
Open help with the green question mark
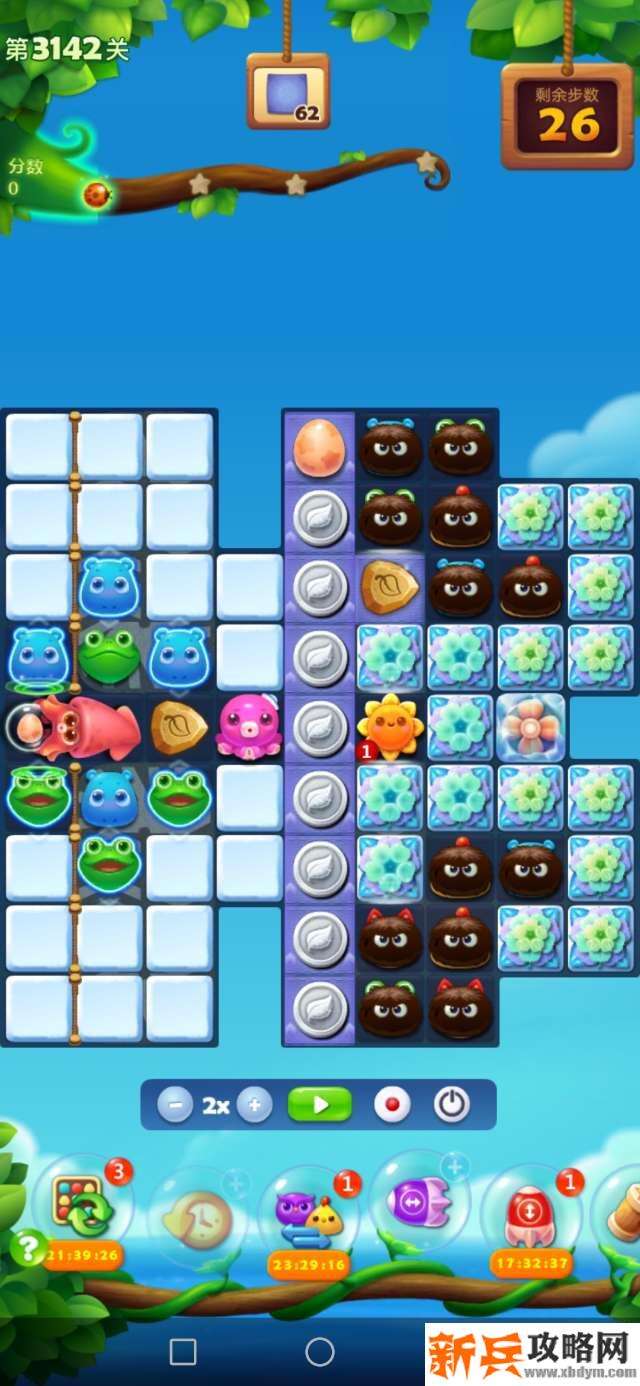click(x=27, y=1248)
